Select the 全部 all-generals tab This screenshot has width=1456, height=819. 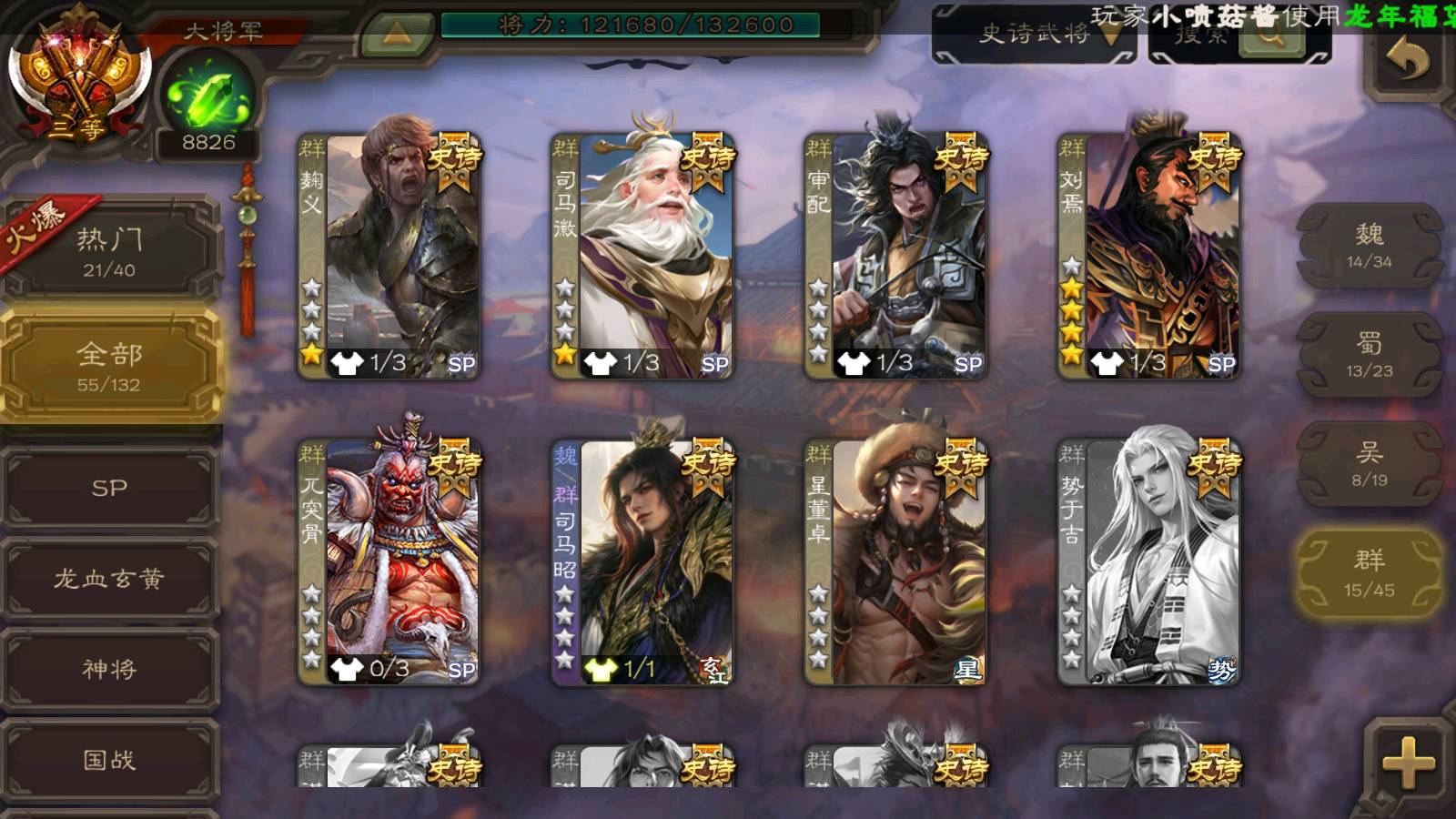[109, 366]
